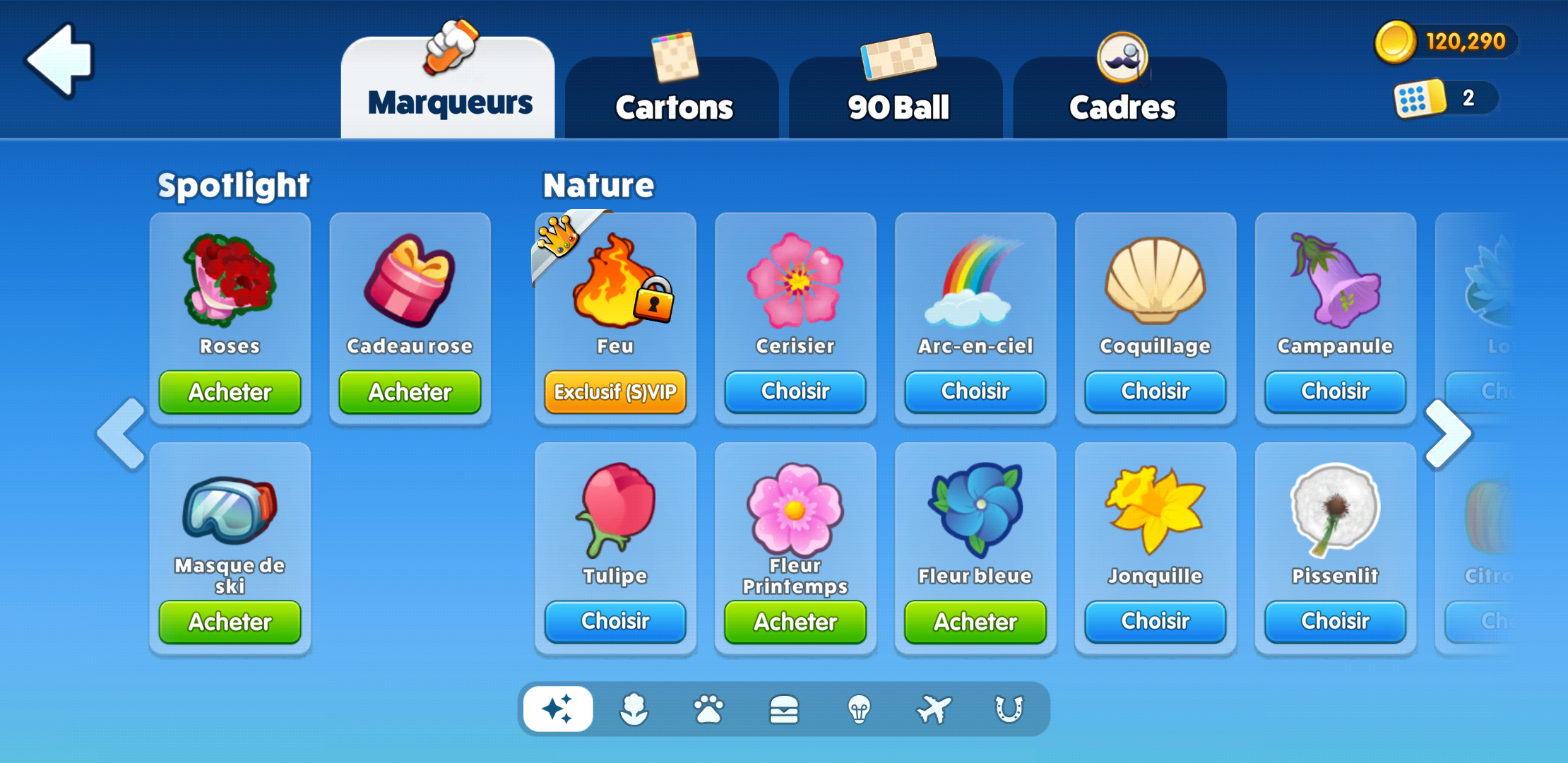The width and height of the screenshot is (1568, 763).
Task: Open the burger food category filter
Action: [785, 709]
